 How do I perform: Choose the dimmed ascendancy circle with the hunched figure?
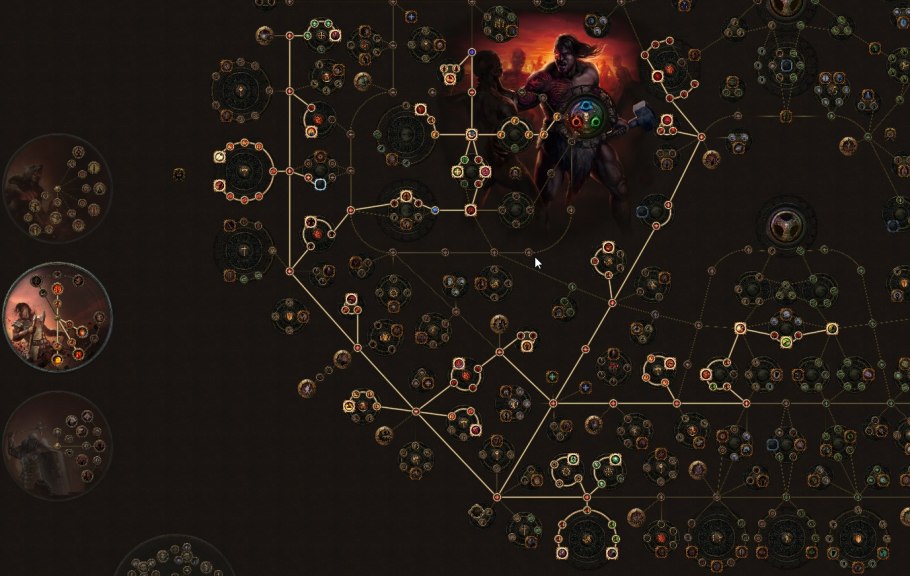[x=57, y=189]
